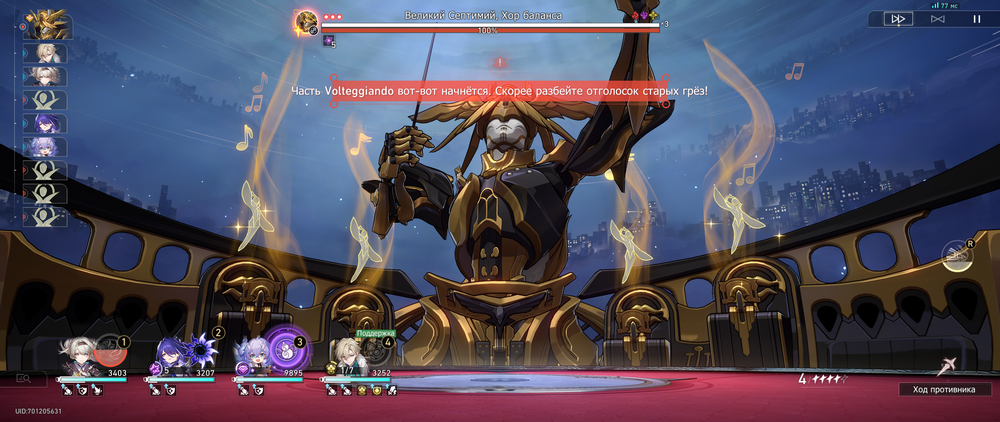Select the purple-haired character's battle portrait
This screenshot has height=422, width=1000.
coord(170,358)
